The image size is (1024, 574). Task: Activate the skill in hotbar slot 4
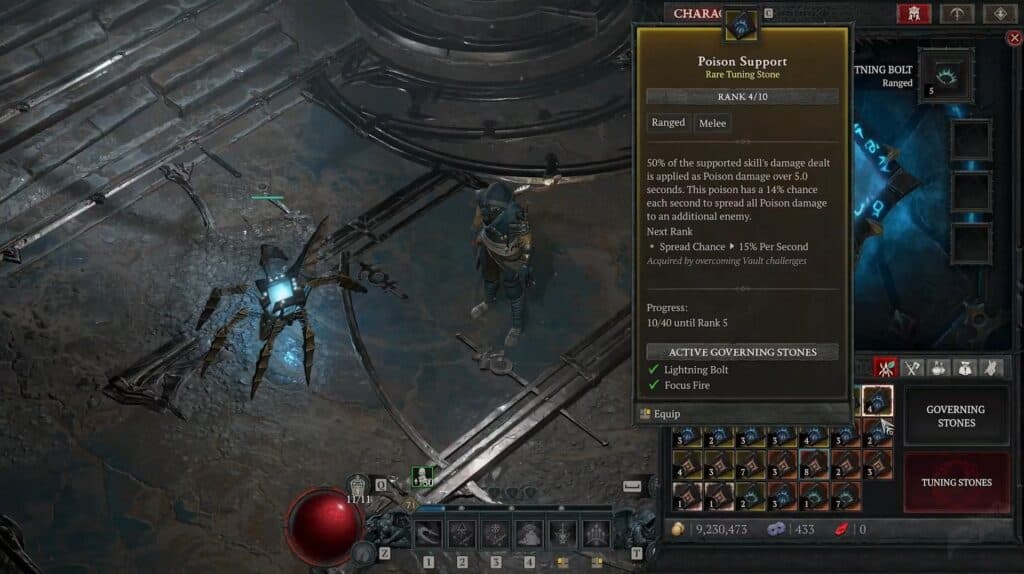529,534
